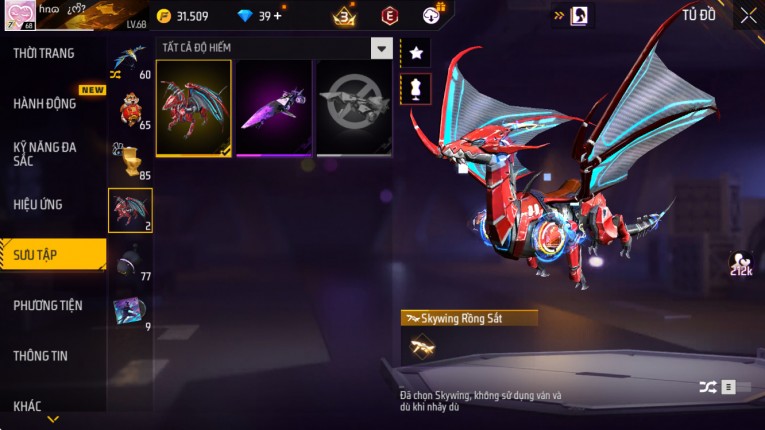Viewport: 765px width, 430px height.
Task: Open the rank badge icon in top bar
Action: pyautogui.click(x=345, y=16)
